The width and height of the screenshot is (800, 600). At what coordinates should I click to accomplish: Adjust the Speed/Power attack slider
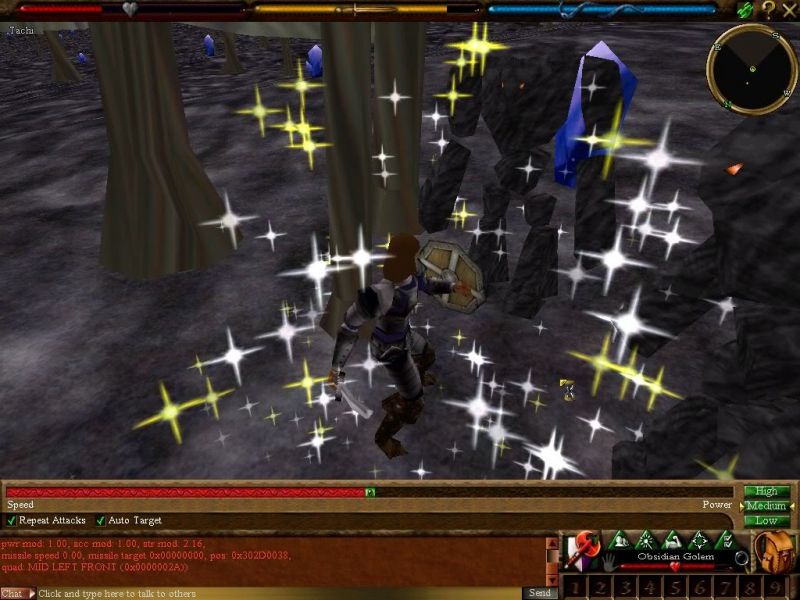coord(370,492)
